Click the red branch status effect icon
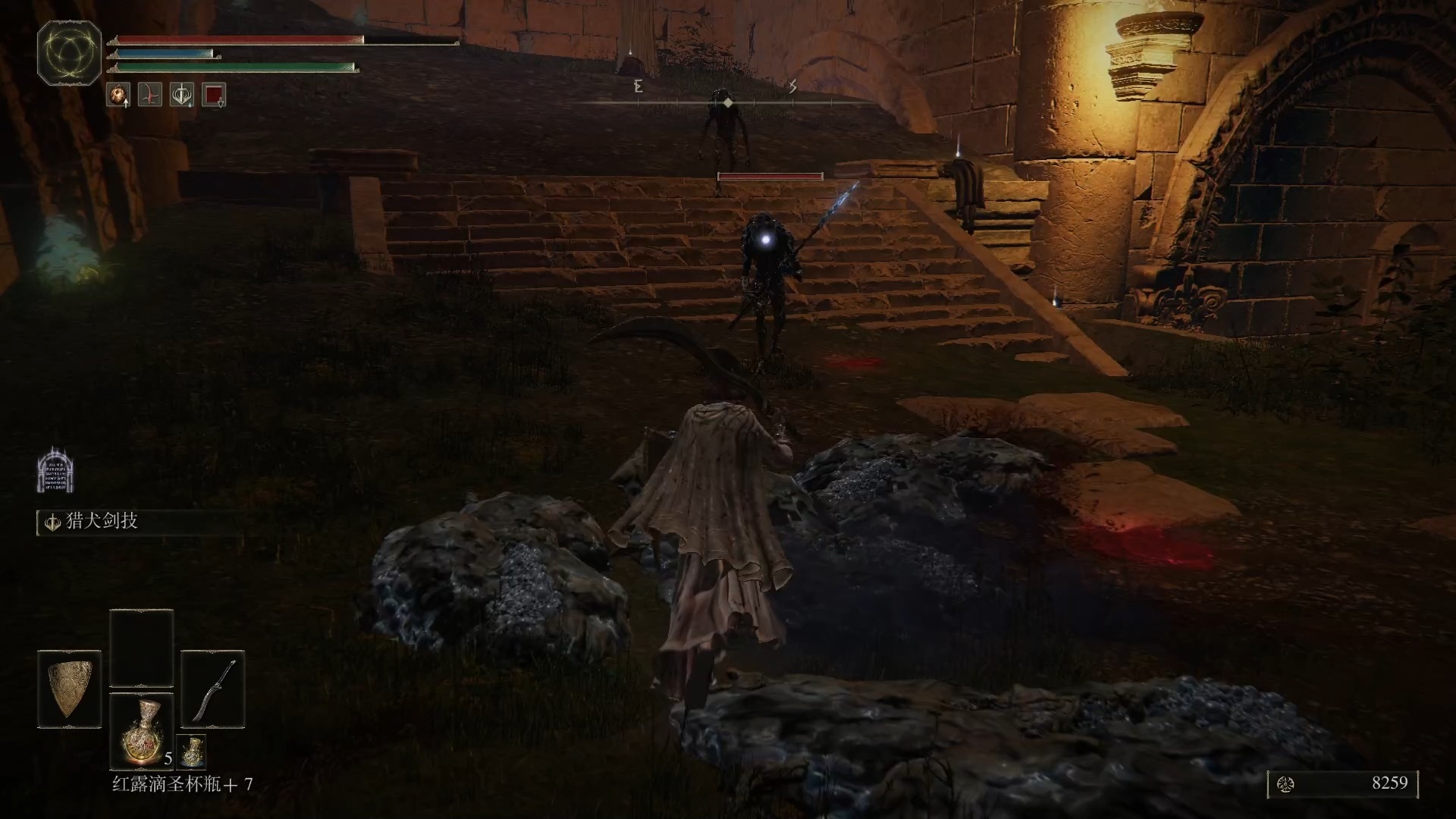The image size is (1456, 819). coord(150,95)
